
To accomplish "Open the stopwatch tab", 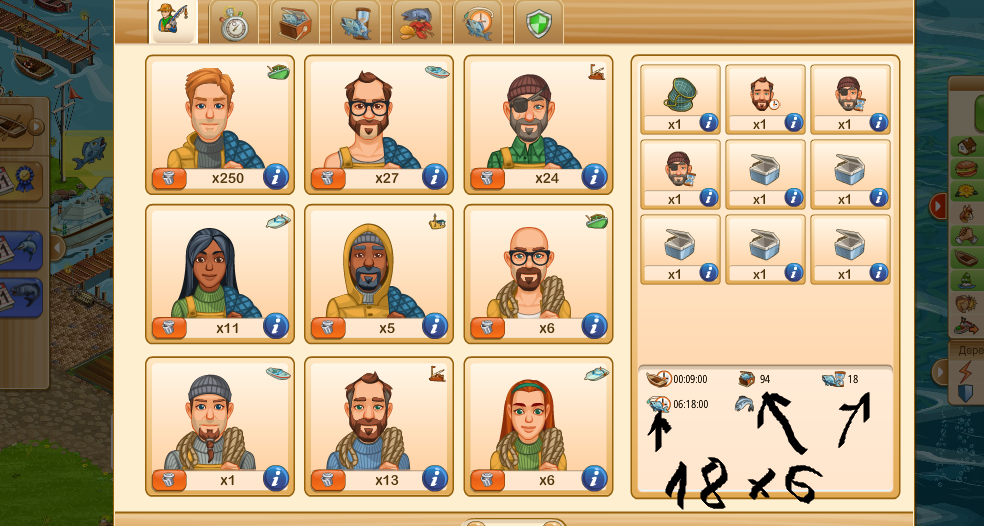I will [x=234, y=22].
